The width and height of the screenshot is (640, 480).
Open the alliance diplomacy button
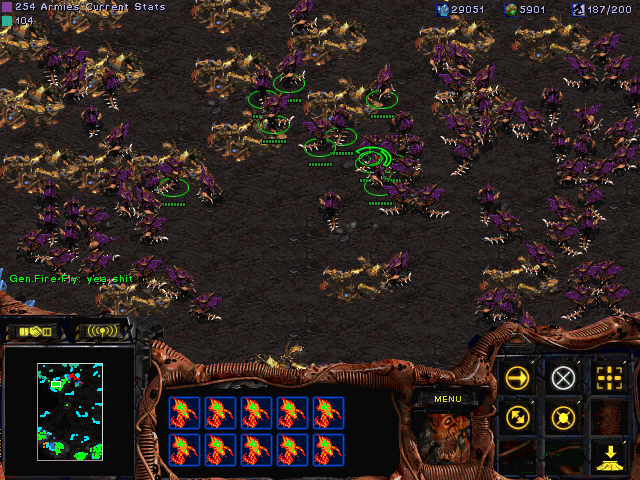35,331
